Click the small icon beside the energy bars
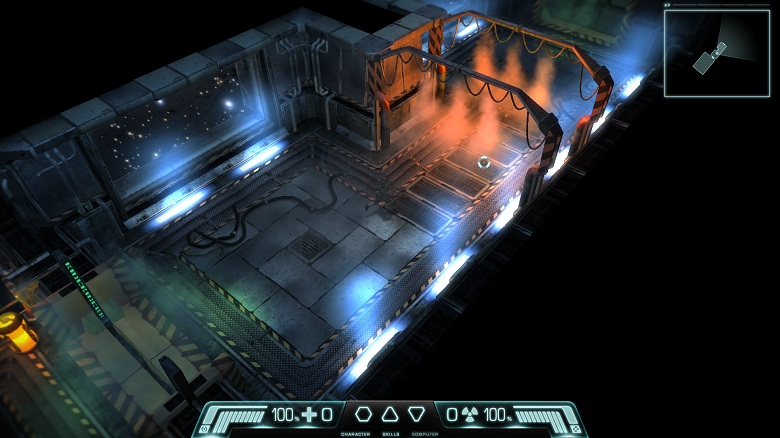The image size is (780, 438). pos(574,429)
